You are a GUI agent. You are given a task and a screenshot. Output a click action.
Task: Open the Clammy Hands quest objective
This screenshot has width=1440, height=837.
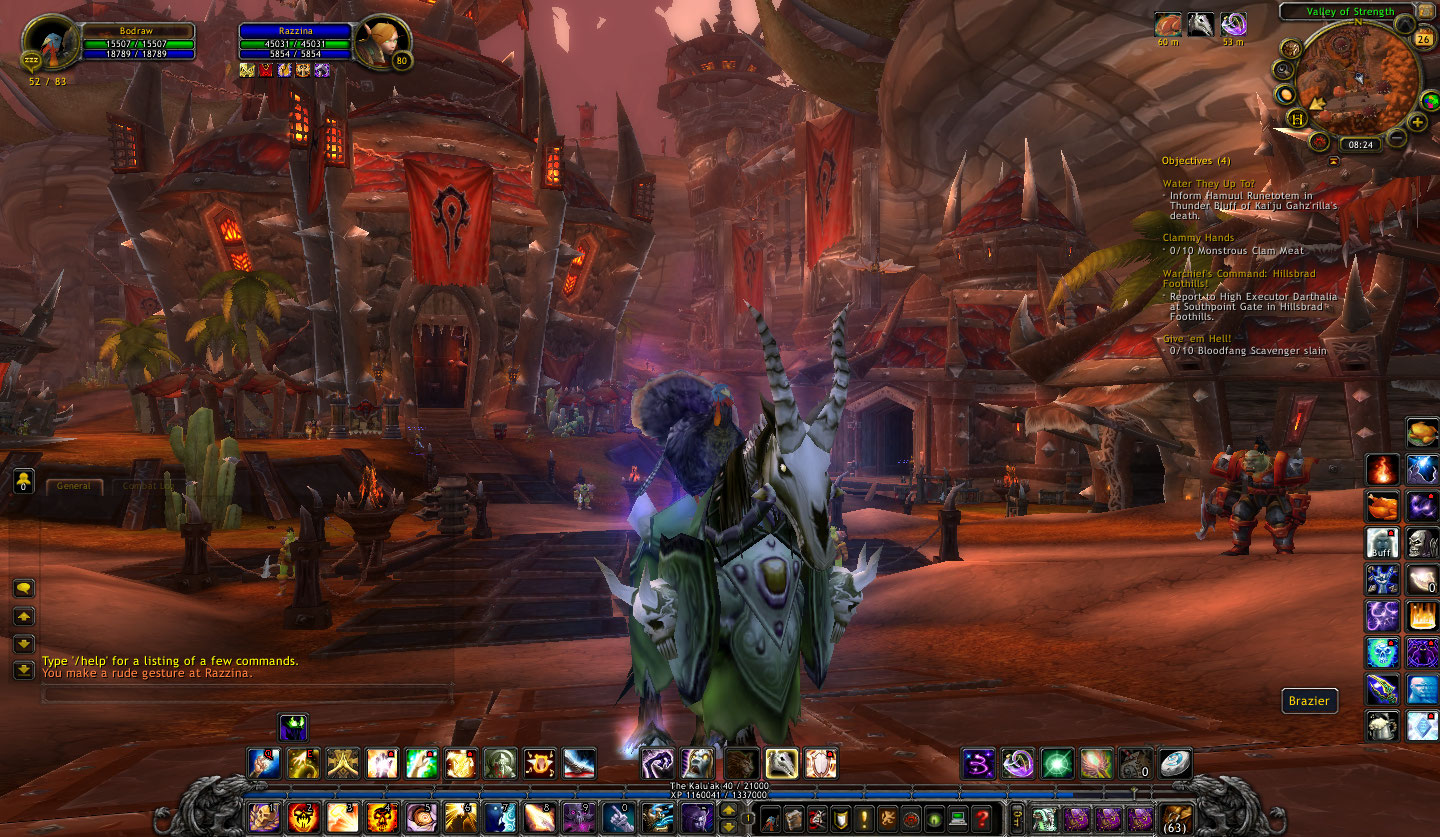coord(1197,238)
